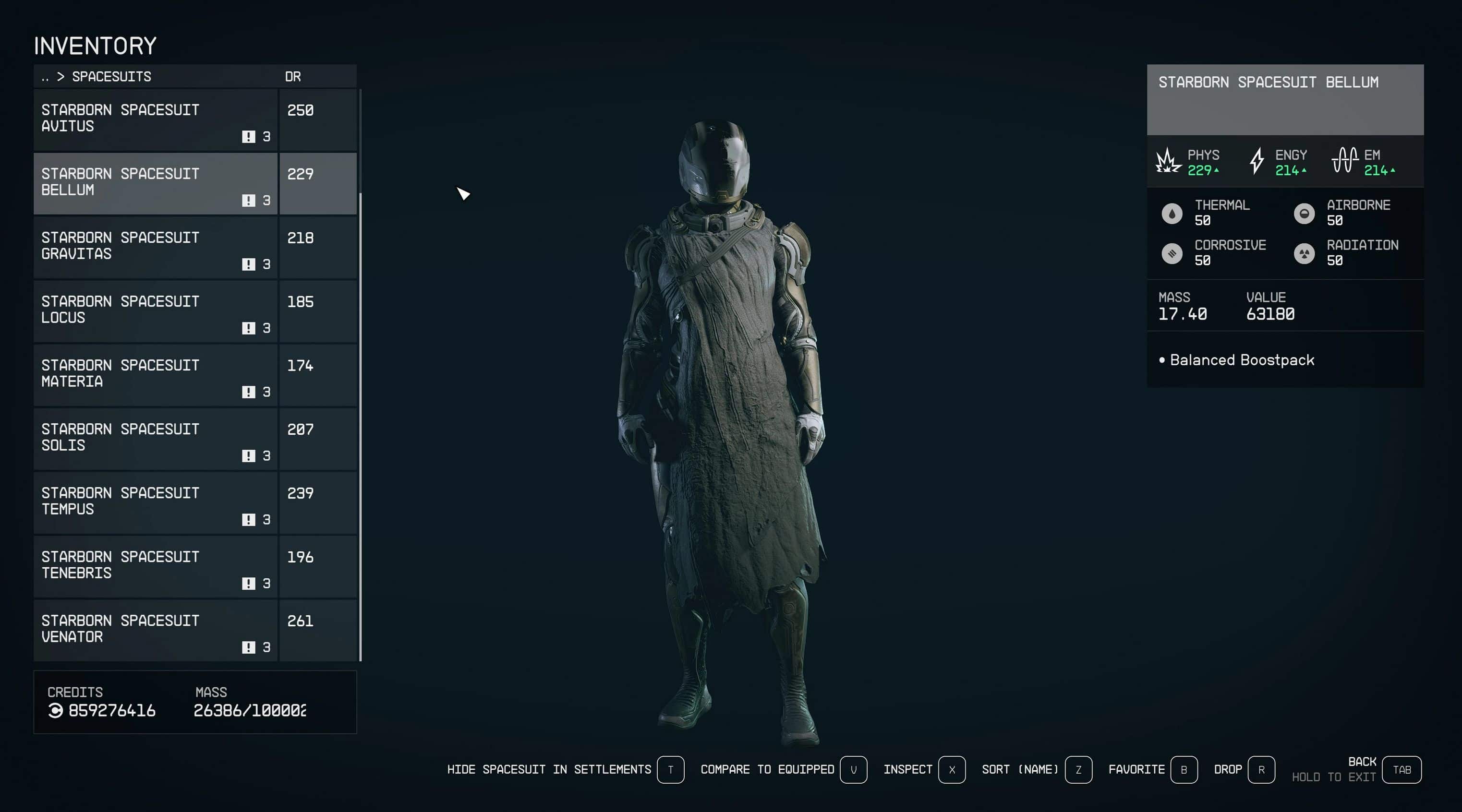Choose the Starborn Spacesuit Bellum entry
The image size is (1462, 812).
point(155,183)
